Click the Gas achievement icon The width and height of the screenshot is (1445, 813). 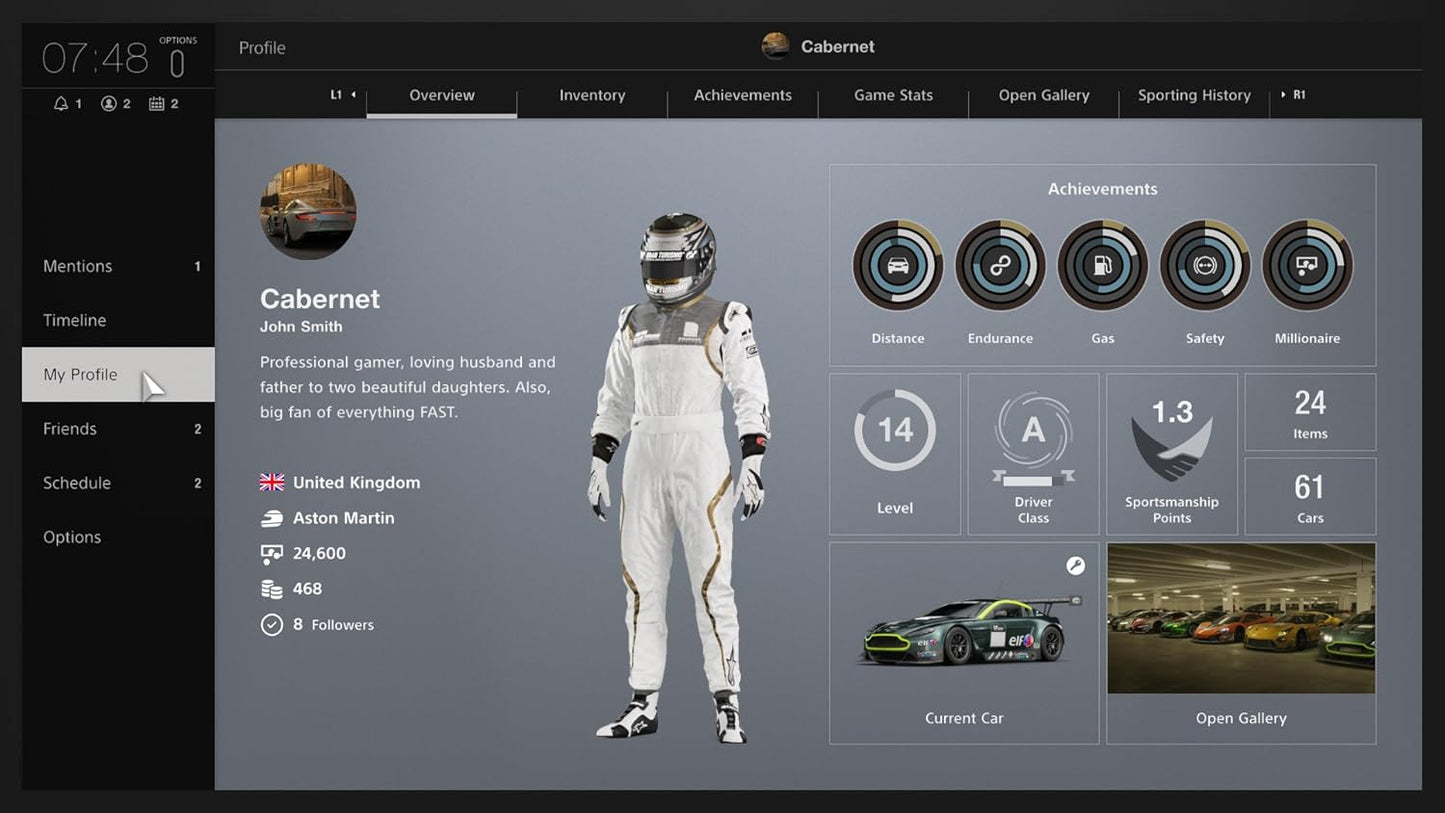1102,265
